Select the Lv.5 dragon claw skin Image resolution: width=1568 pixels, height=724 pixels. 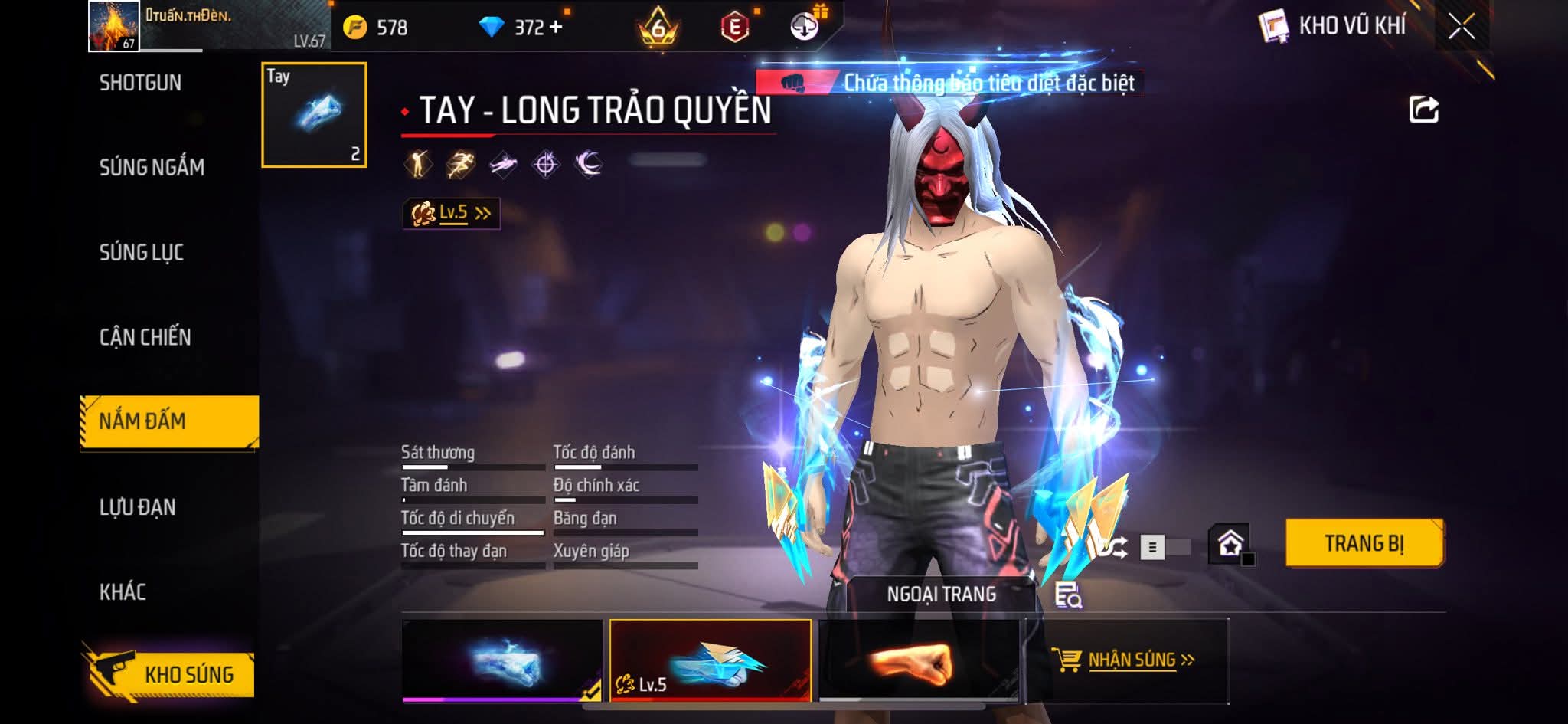pyautogui.click(x=710, y=660)
